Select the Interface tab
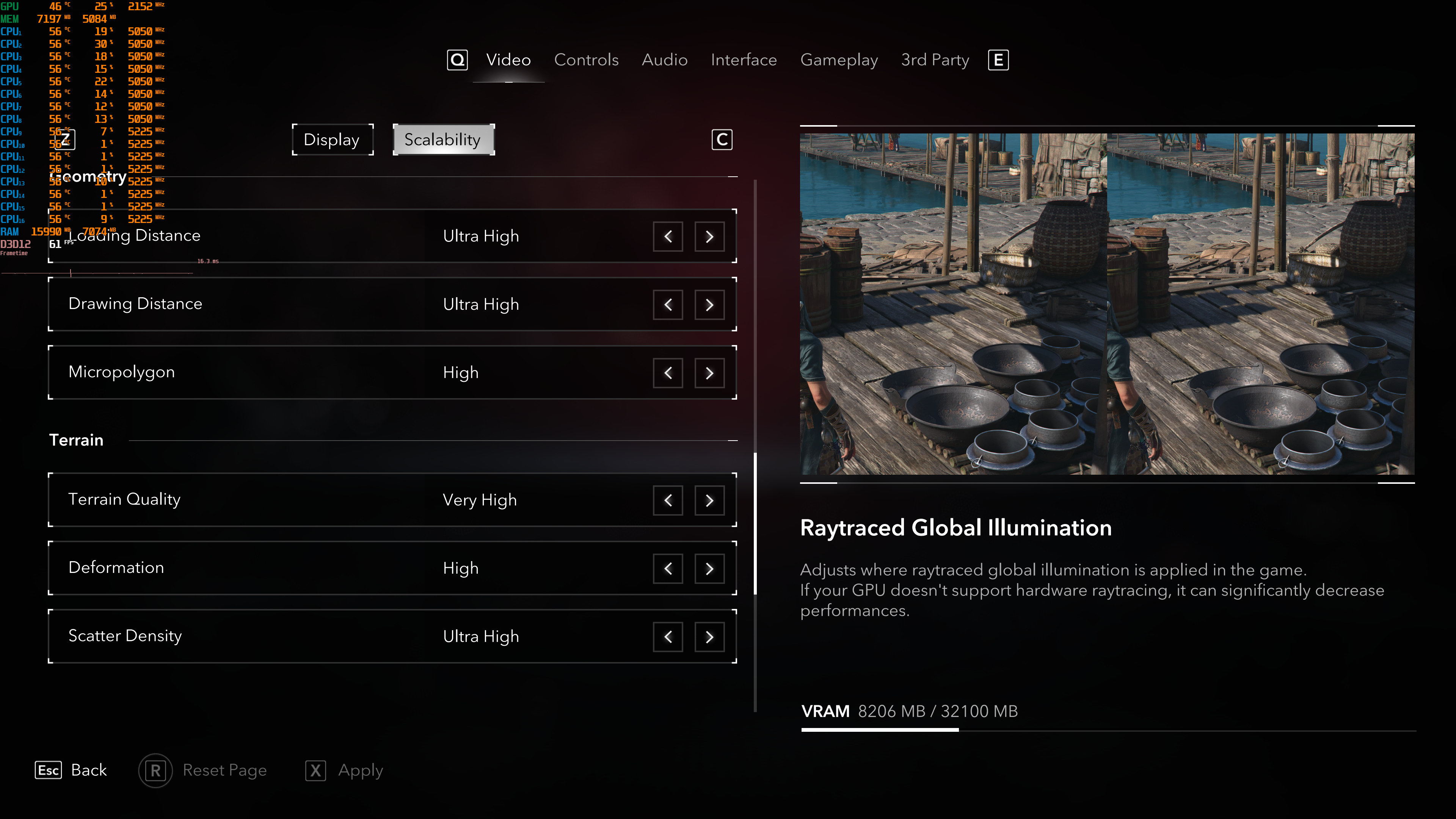This screenshot has width=1456, height=819. (743, 60)
